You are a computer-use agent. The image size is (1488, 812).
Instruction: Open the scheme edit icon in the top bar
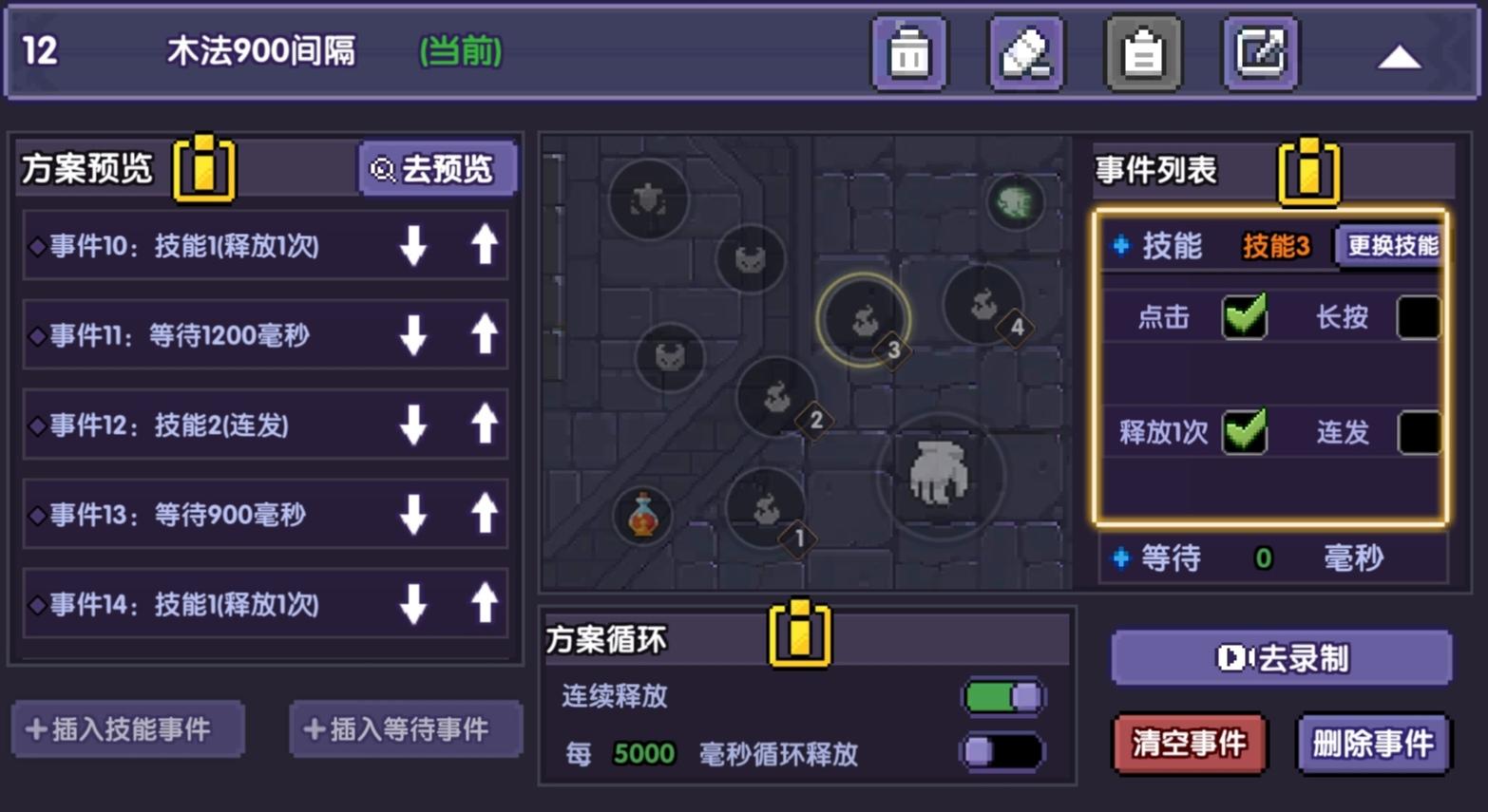point(1259,54)
